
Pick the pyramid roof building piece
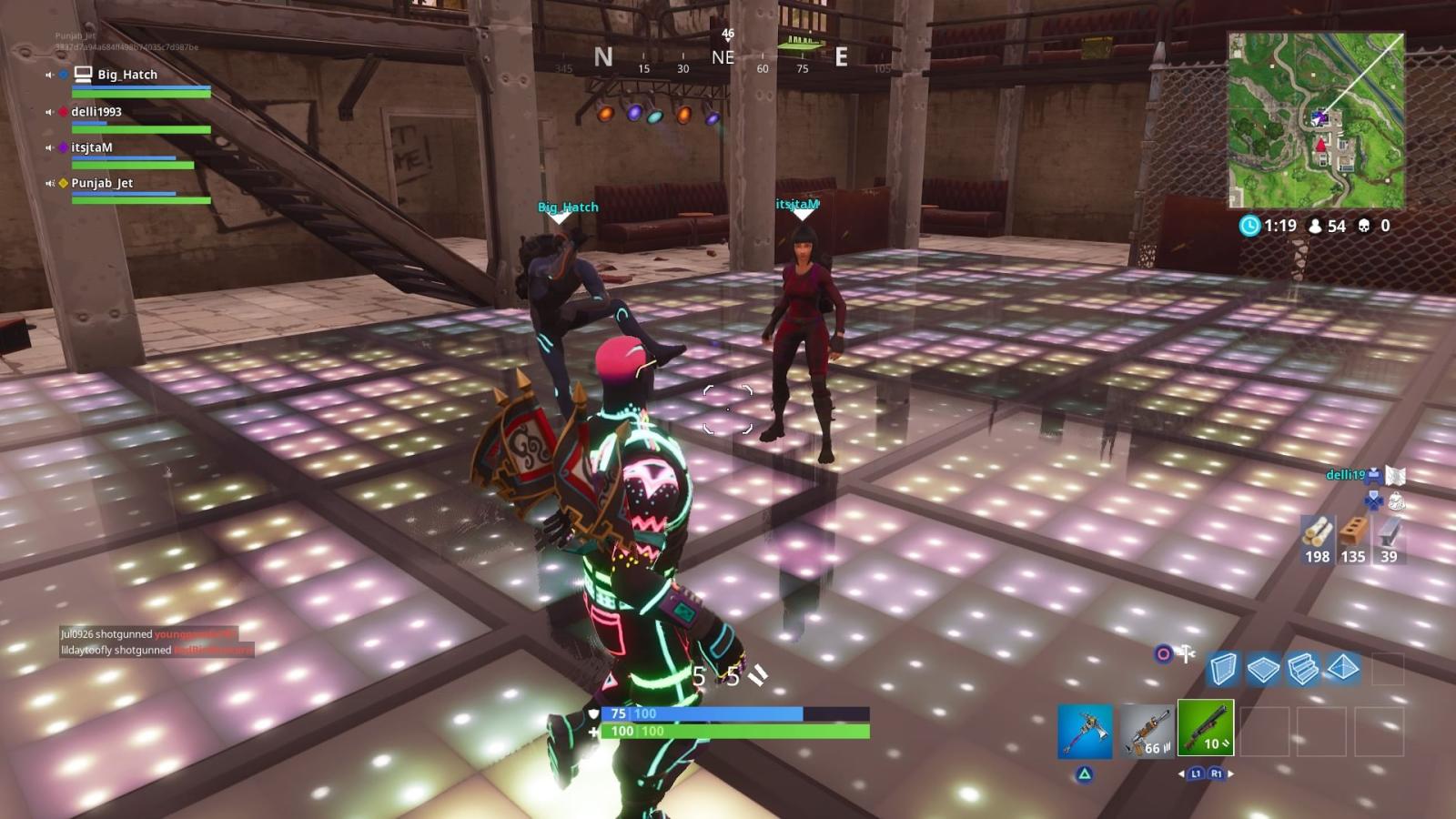[x=1343, y=669]
